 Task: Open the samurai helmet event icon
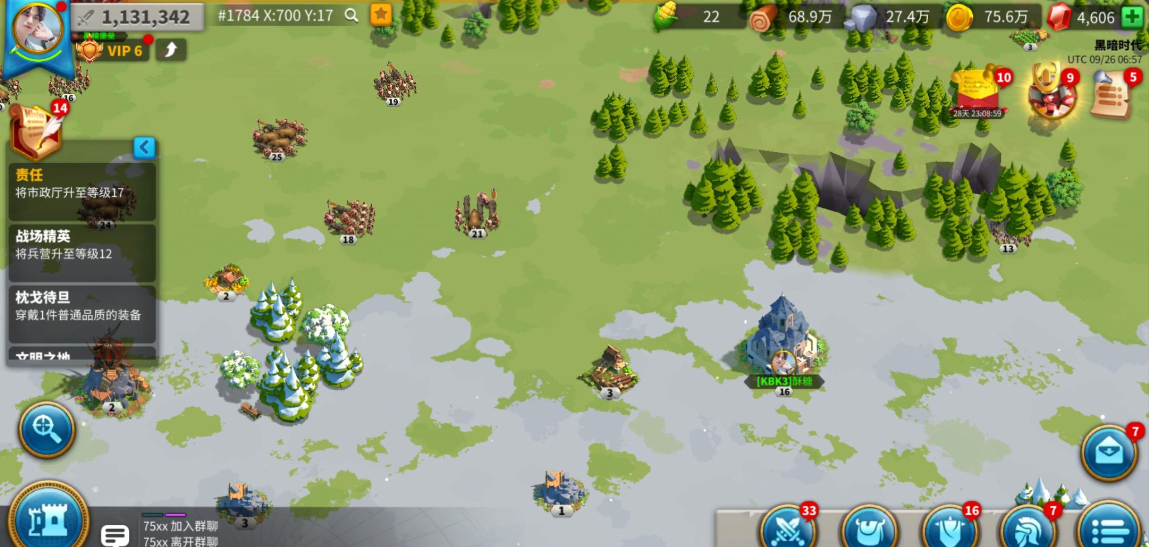[x=1048, y=92]
